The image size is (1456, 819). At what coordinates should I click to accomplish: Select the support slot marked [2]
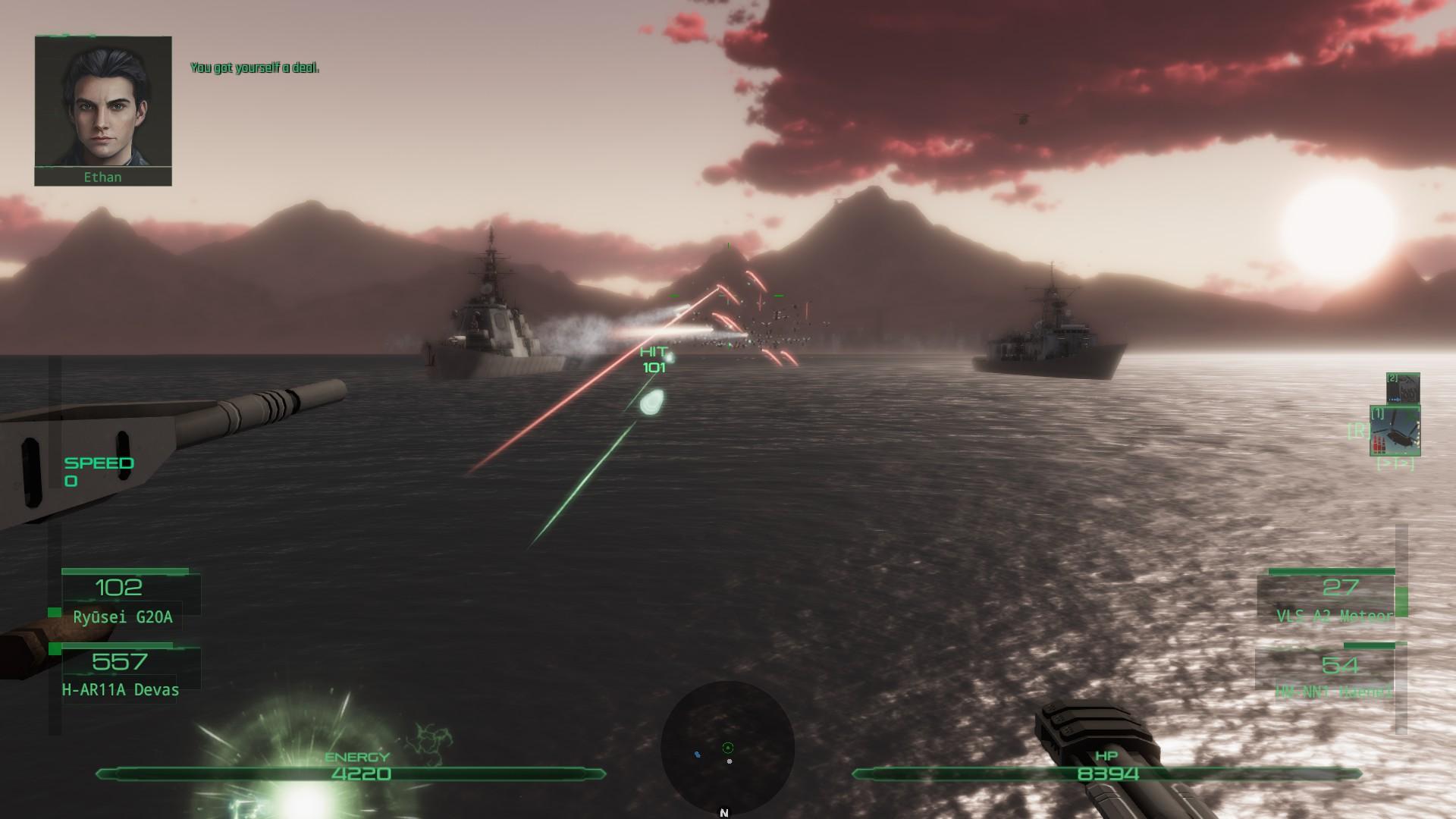1402,388
